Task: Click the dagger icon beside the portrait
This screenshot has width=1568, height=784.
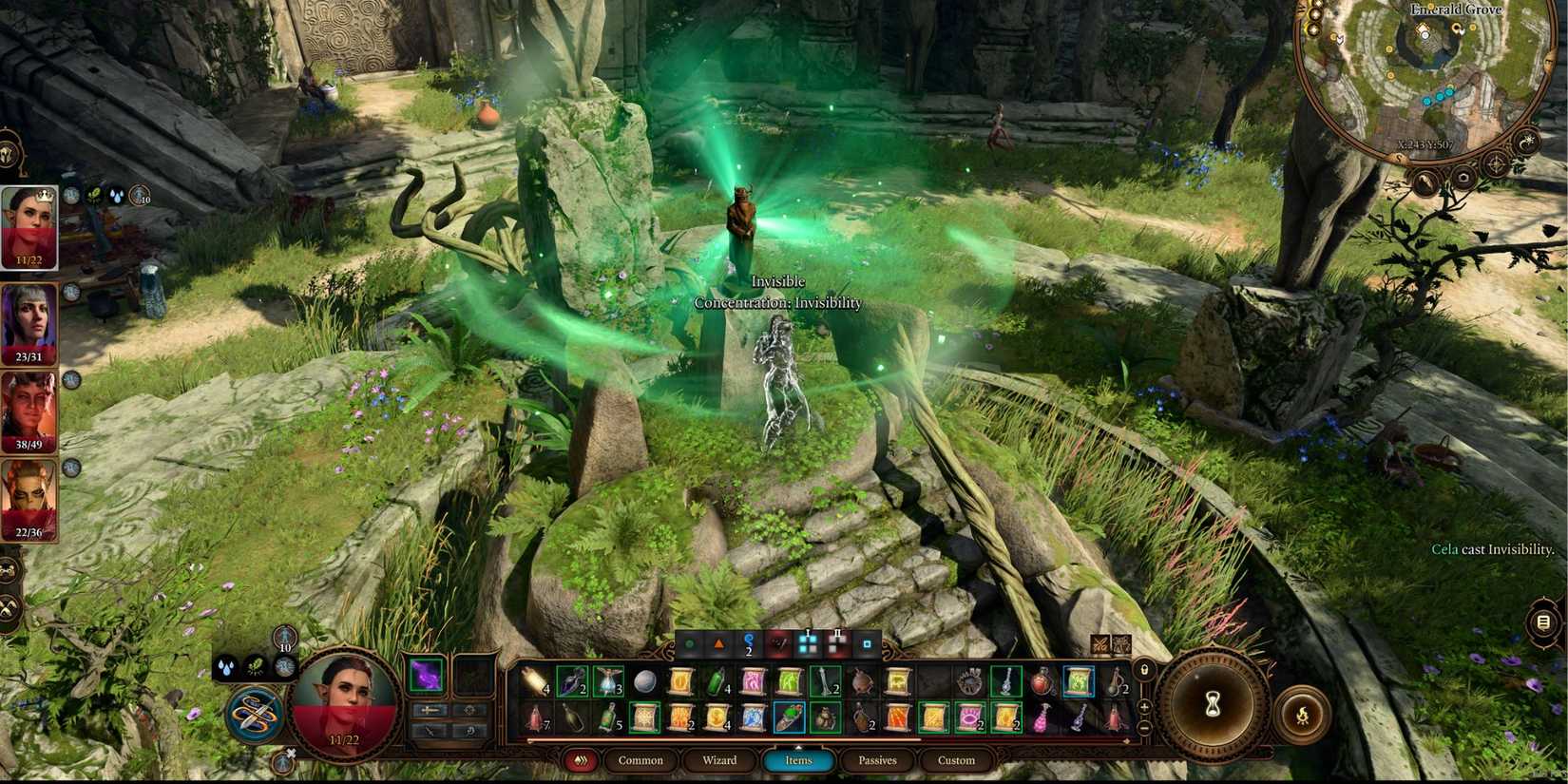Action: pos(430,732)
